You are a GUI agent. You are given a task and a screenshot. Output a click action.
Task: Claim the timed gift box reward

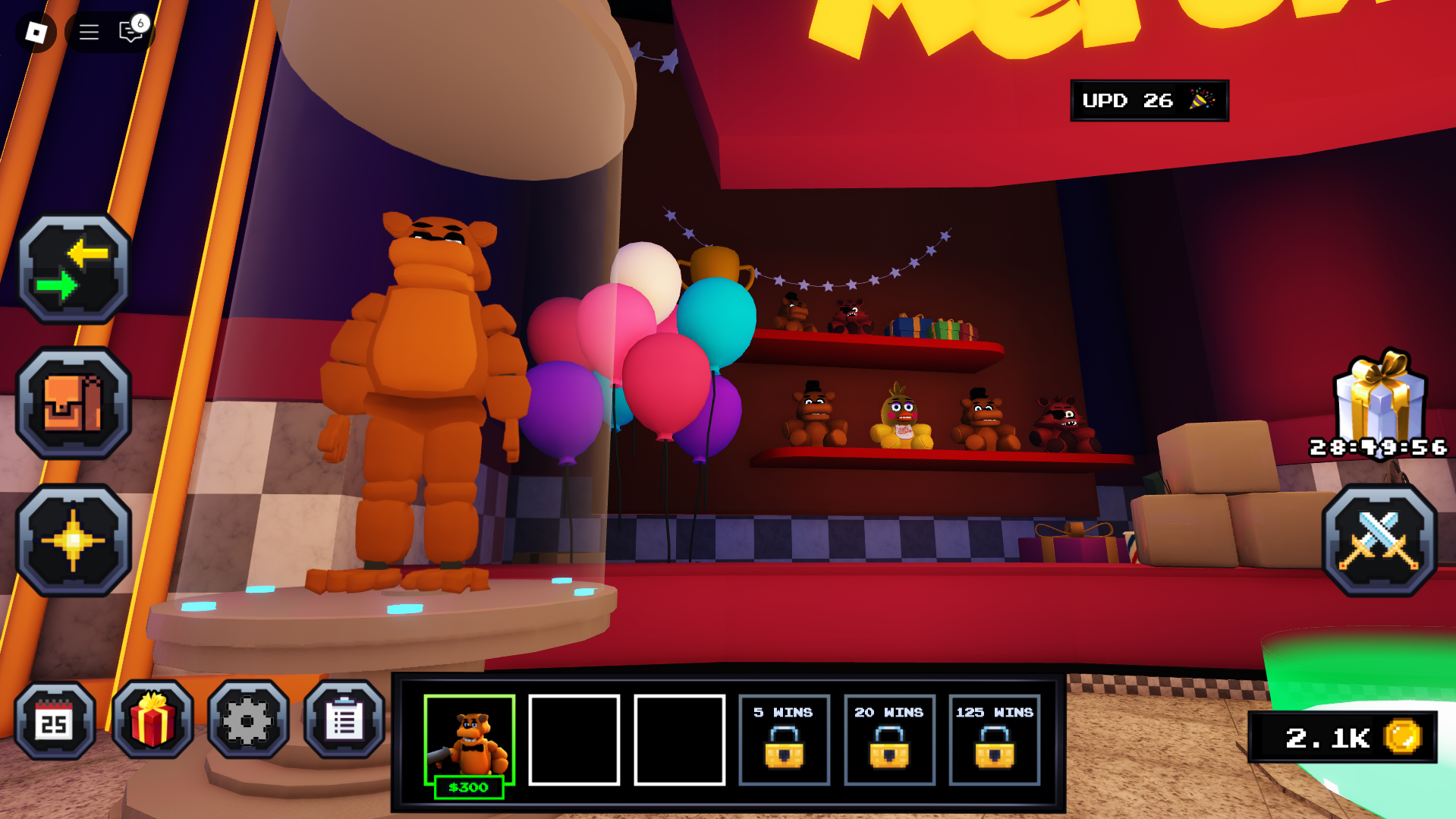point(1379,398)
